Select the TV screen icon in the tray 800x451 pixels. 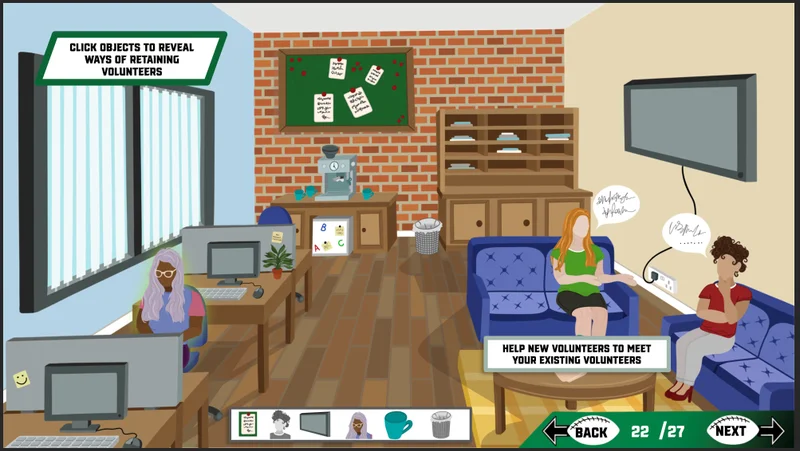coord(317,425)
